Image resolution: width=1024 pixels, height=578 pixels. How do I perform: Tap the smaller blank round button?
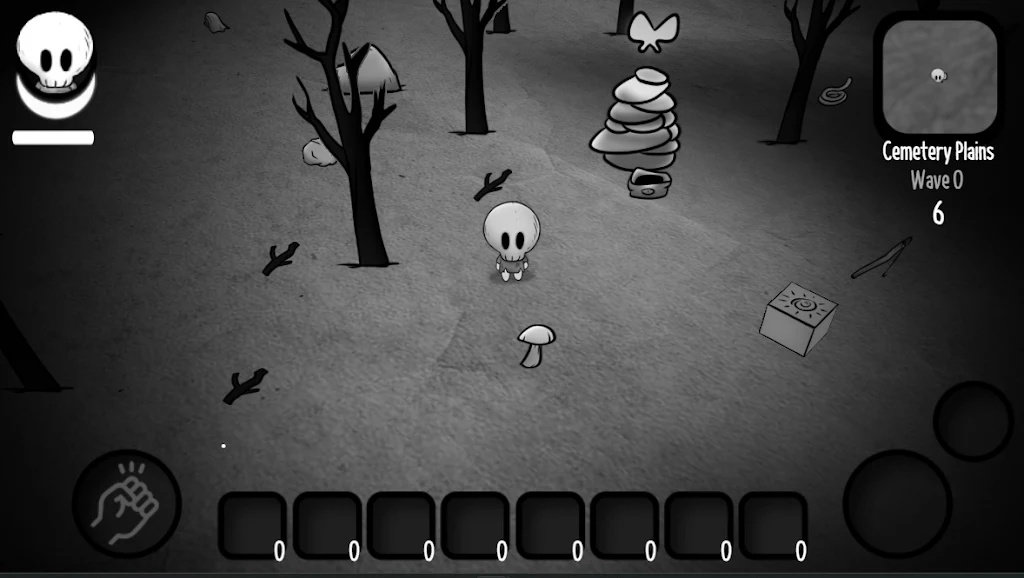[972, 420]
